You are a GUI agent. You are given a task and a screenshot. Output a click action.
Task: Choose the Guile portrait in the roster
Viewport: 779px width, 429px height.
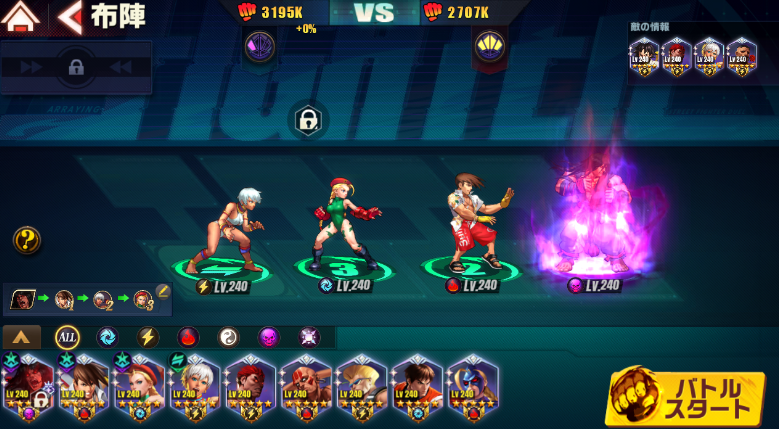point(362,385)
